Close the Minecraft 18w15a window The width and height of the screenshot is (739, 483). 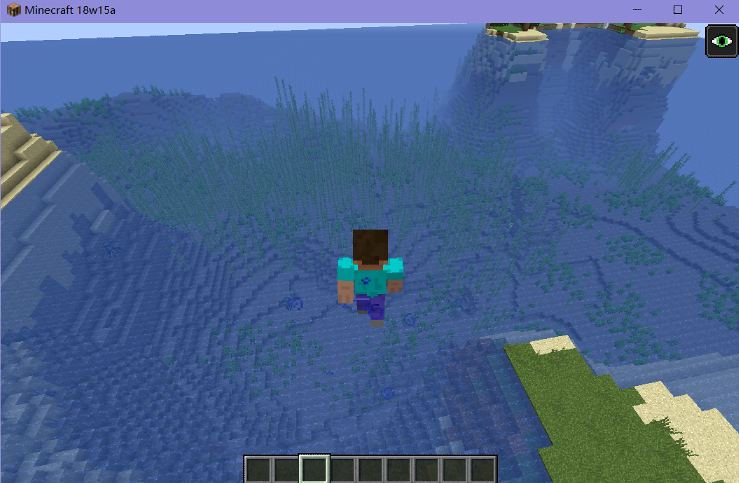(x=719, y=9)
